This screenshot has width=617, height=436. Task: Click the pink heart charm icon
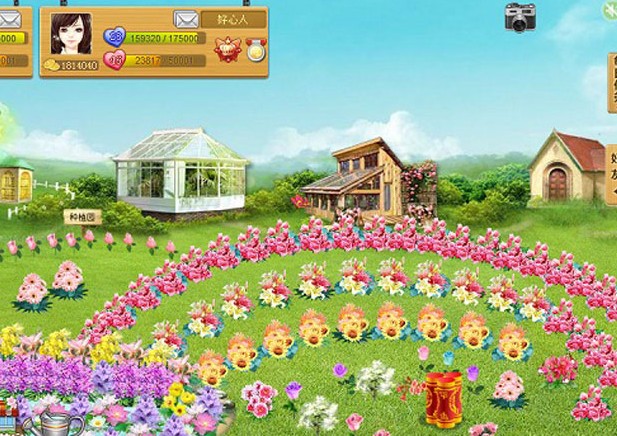(115, 60)
